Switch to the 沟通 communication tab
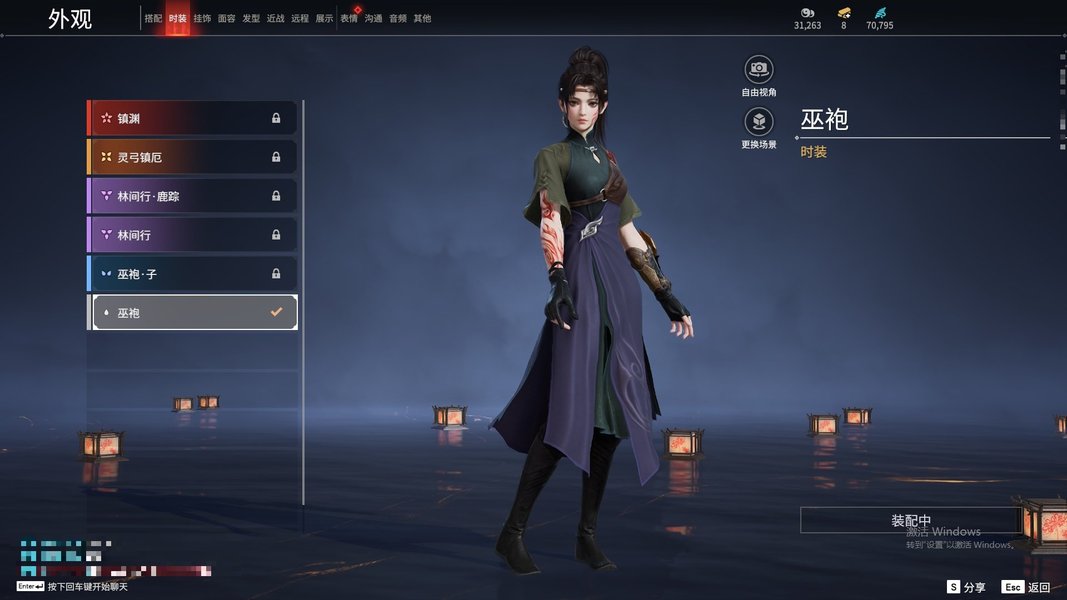The image size is (1067, 600). click(x=373, y=19)
